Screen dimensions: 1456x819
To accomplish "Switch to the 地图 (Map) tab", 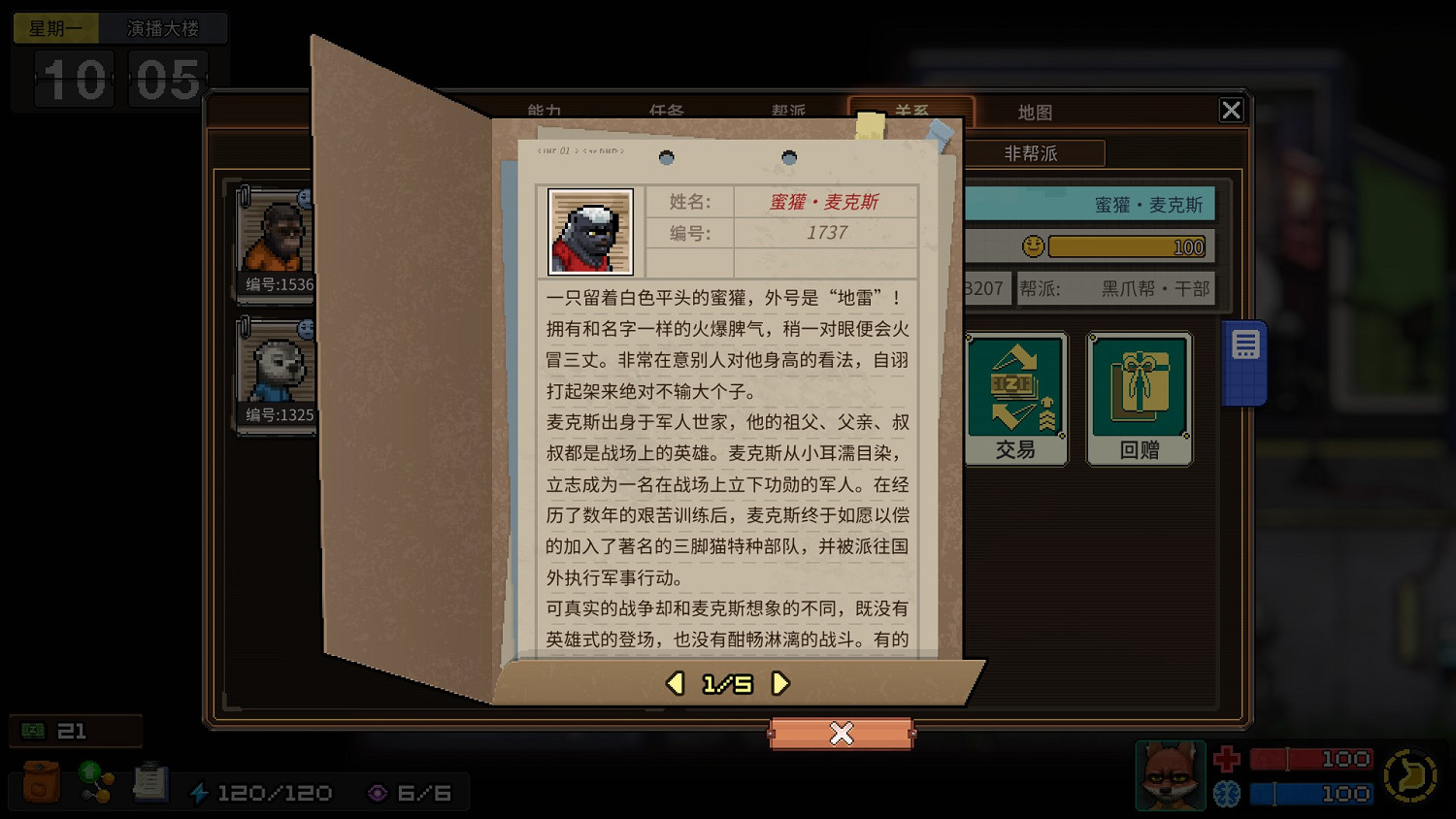I will 1035,111.
